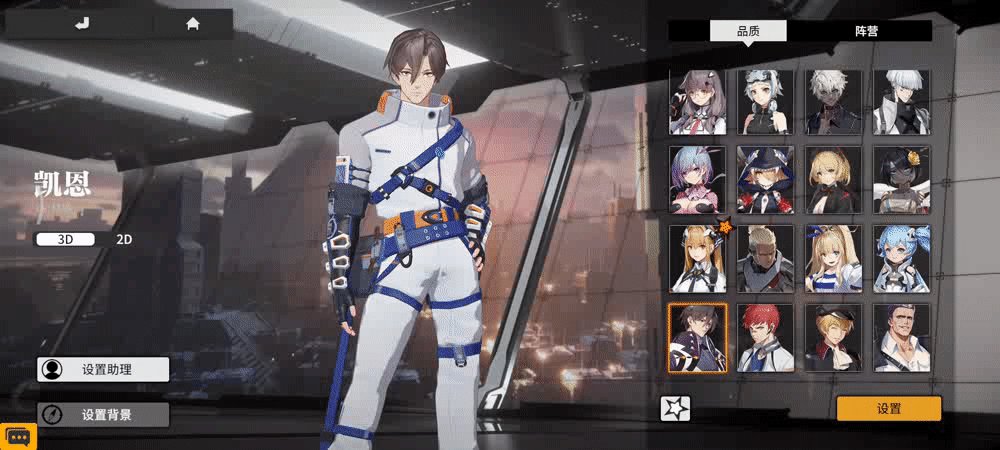Confirm with the orange 设置 button
Screen dimensions: 1000x450
889,408
